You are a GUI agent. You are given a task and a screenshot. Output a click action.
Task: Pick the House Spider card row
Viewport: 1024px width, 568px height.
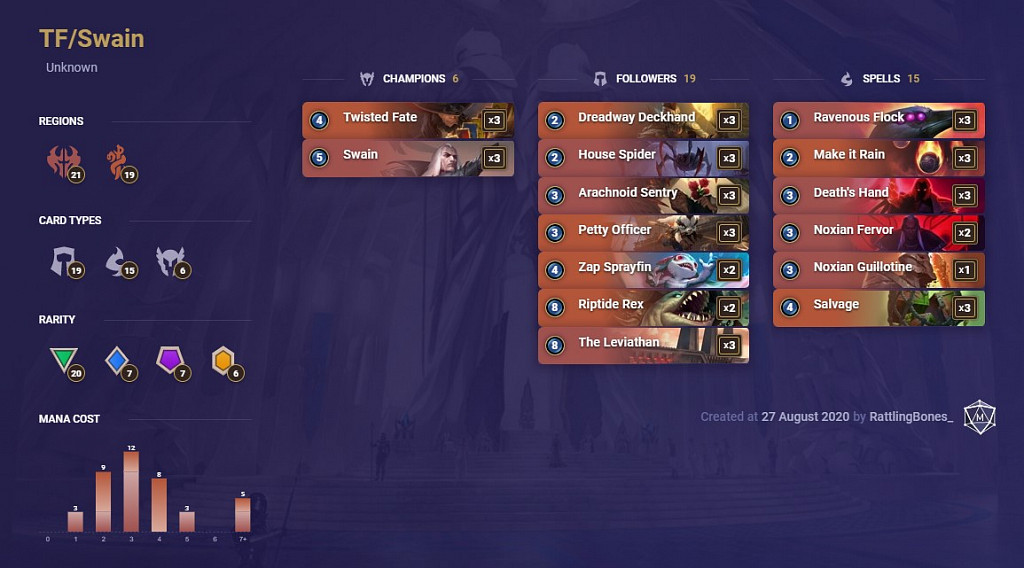tap(643, 157)
